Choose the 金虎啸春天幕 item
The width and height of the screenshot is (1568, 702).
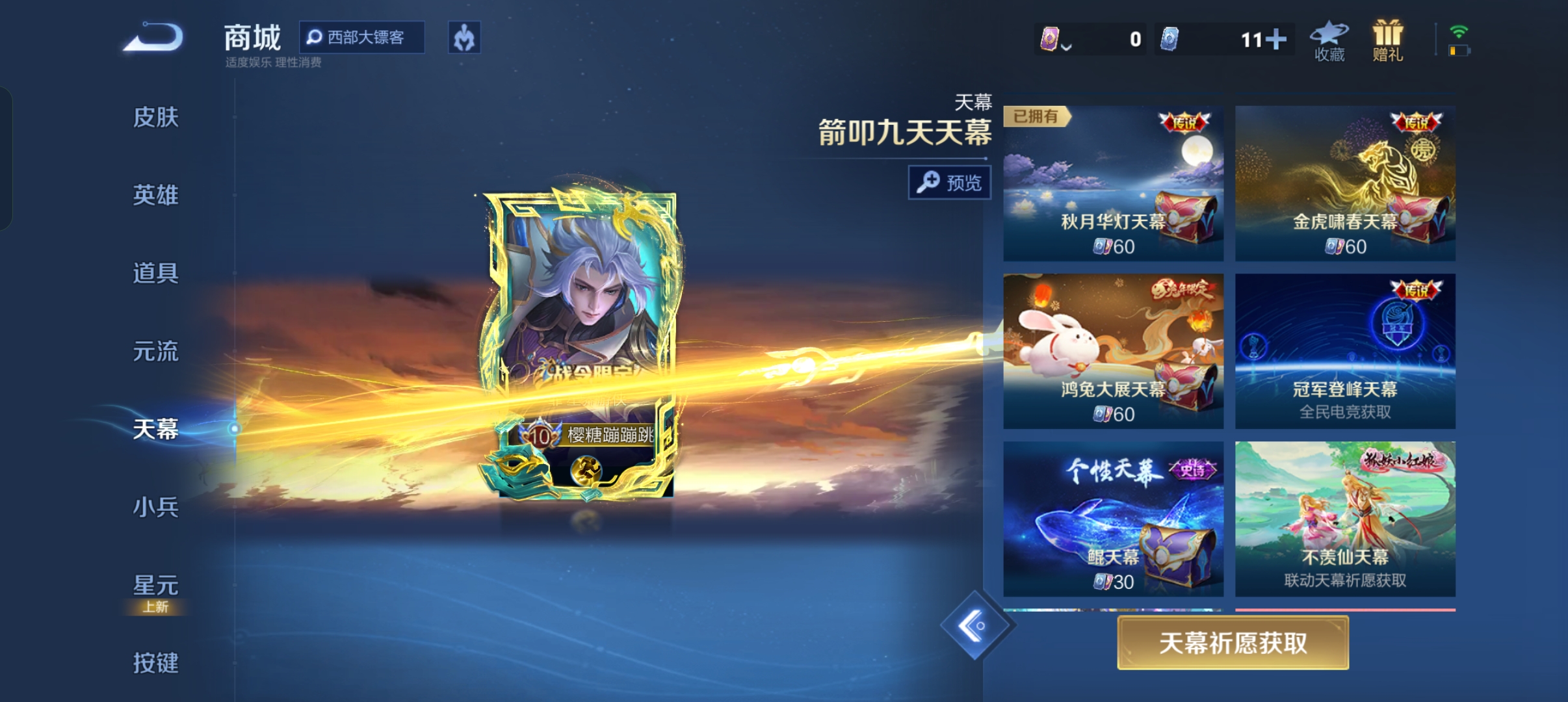tap(1345, 183)
